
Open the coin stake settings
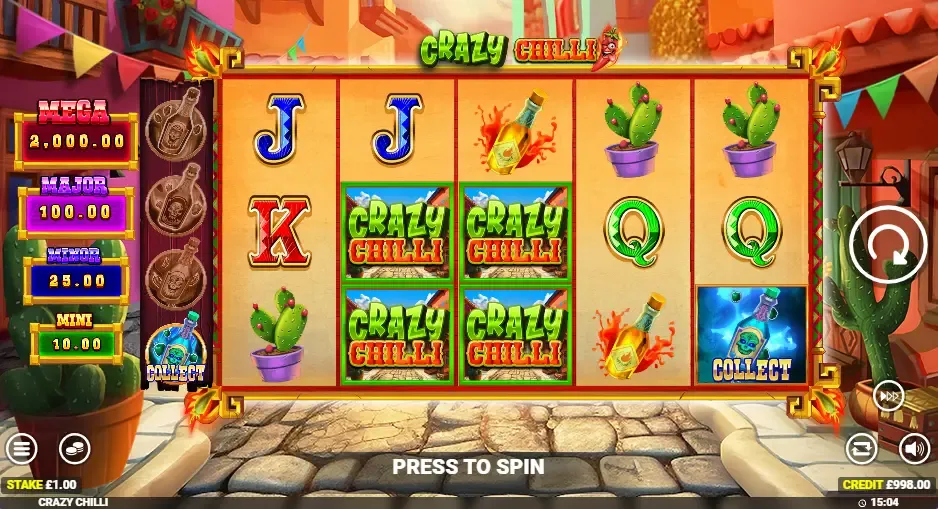(73, 448)
